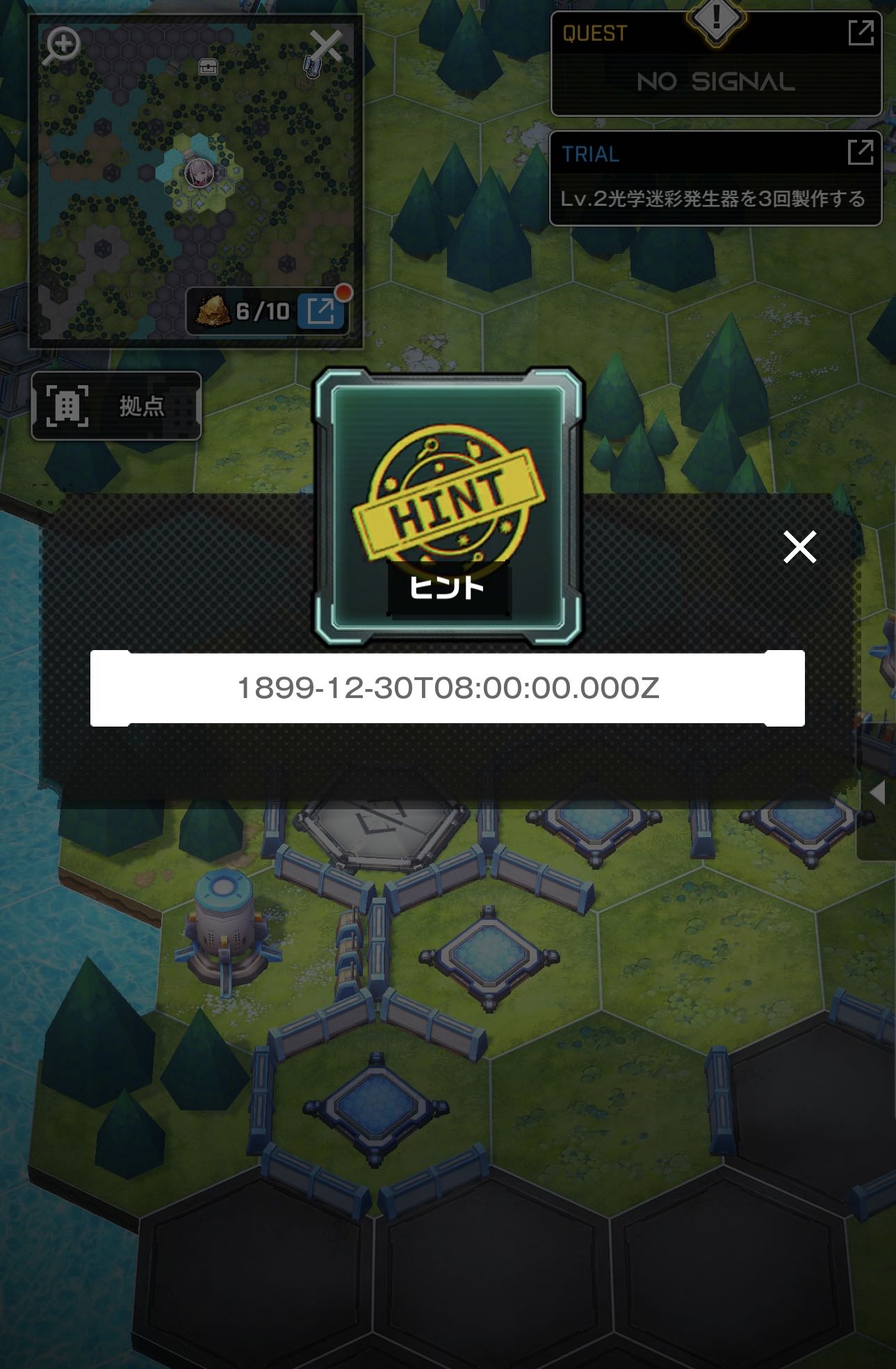Close the hint popup with the X

[799, 546]
